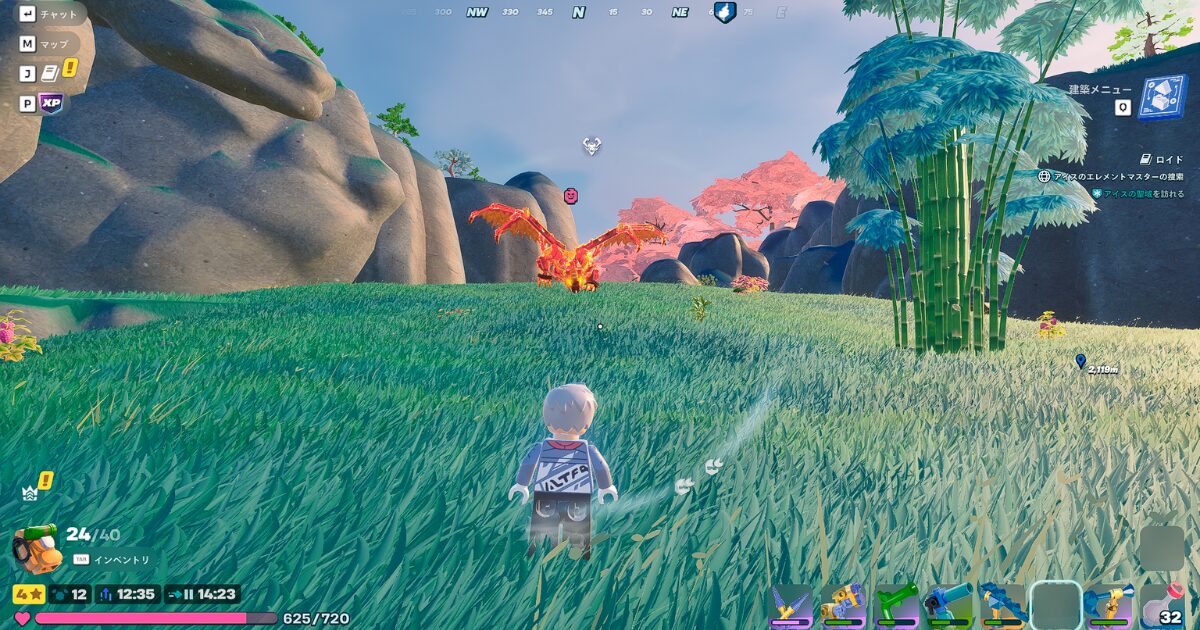Select the yellow 4-star level badge

(x=28, y=594)
